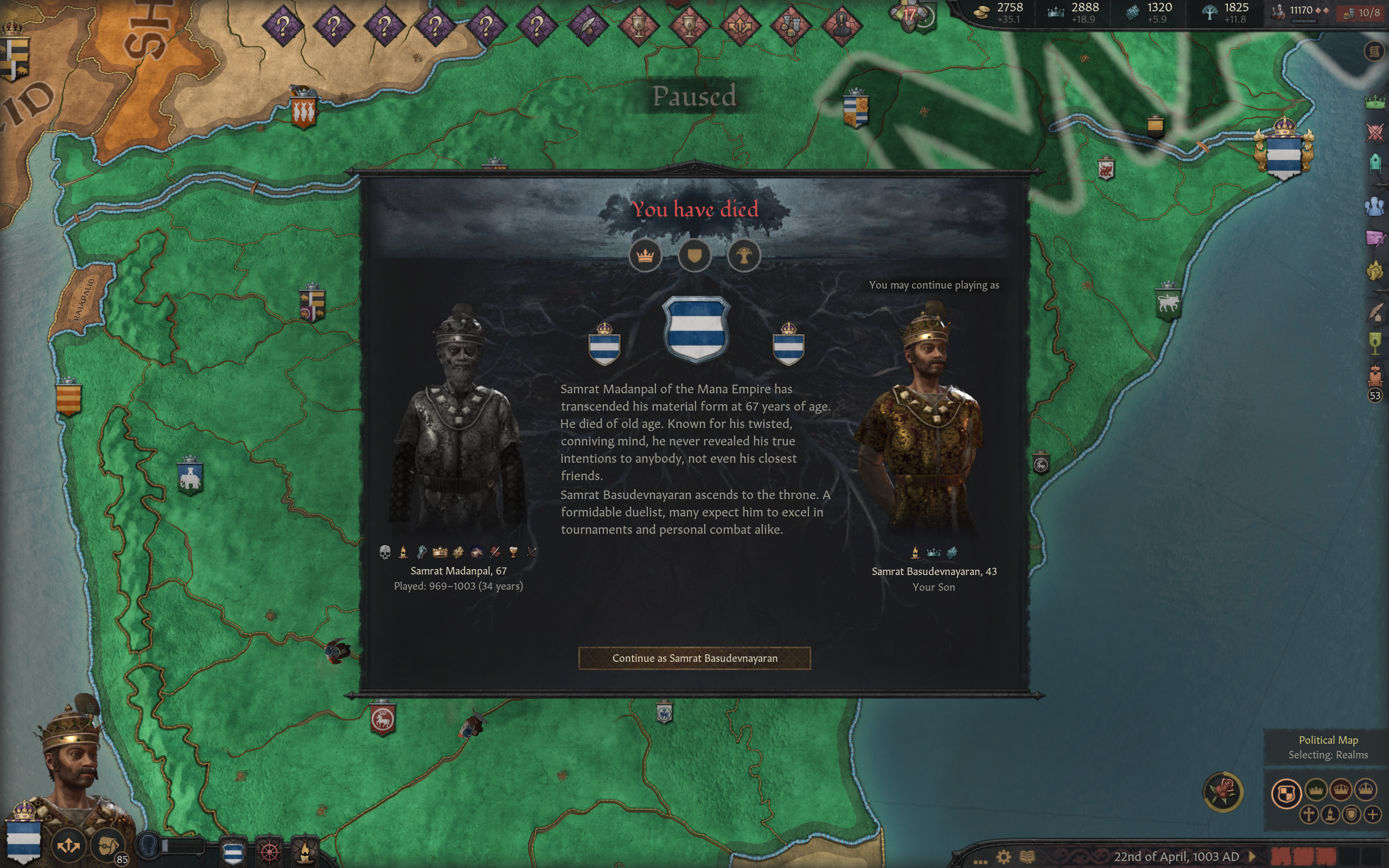The image size is (1389, 868).
Task: Open the Council tab with blue figures
Action: (1375, 206)
